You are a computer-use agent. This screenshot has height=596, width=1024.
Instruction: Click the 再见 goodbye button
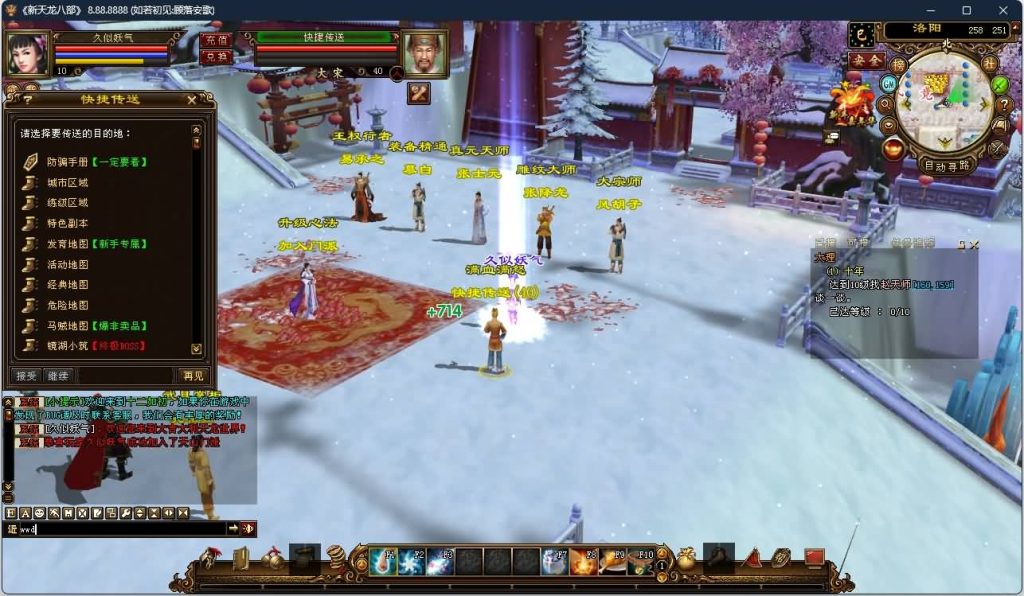[x=192, y=376]
